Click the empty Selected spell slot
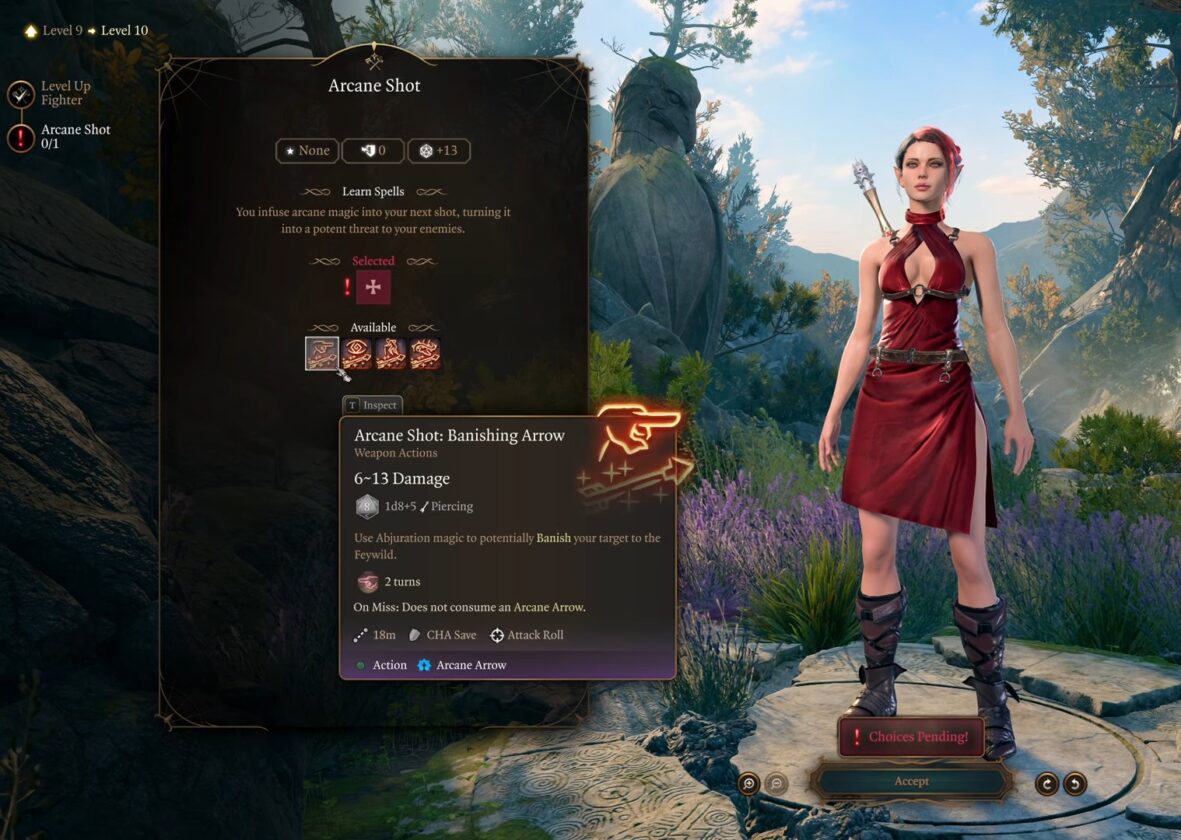This screenshot has height=840, width=1181. click(x=373, y=287)
